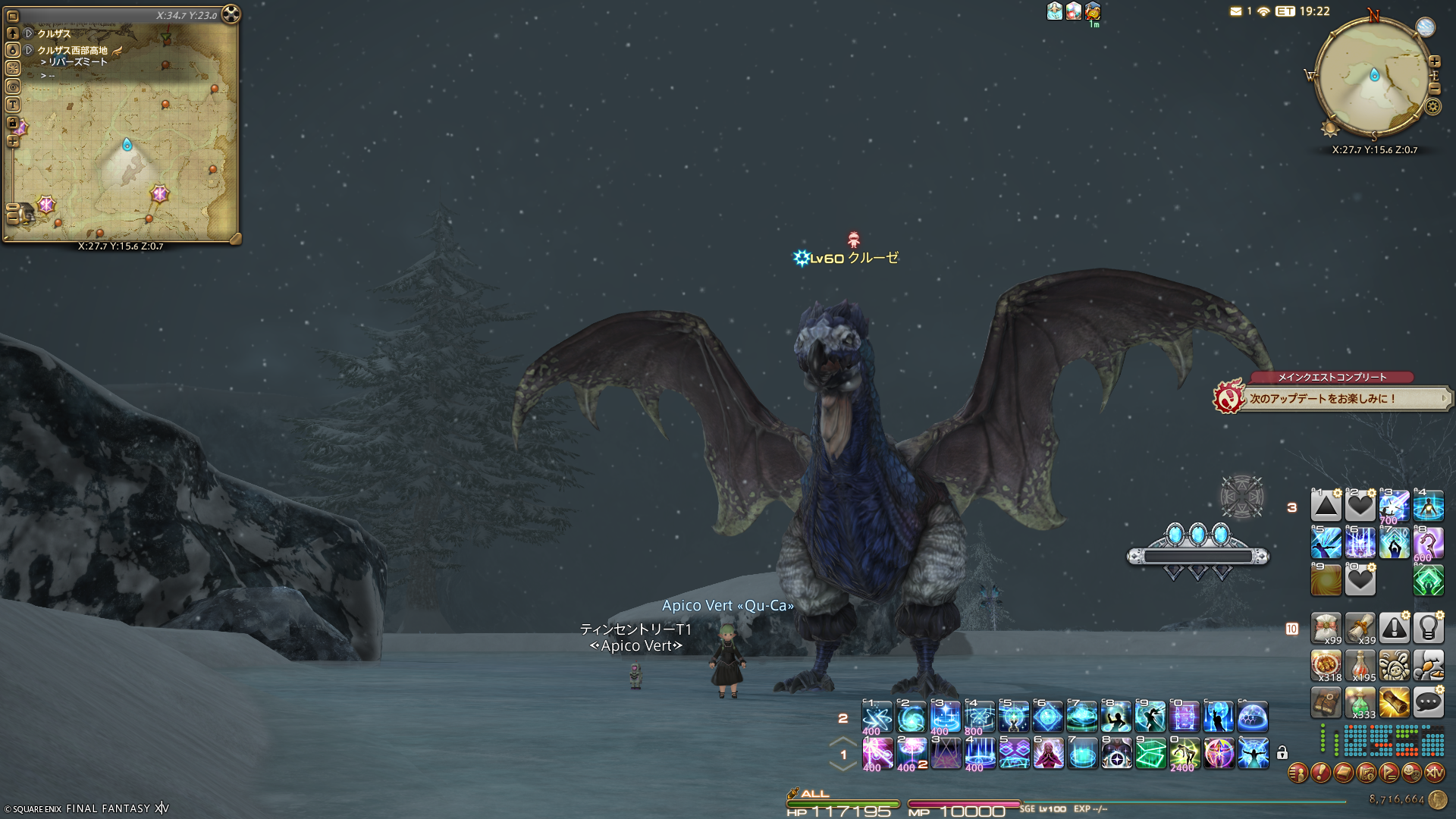
Task: Activate the hexagon dome barrier ability
Action: [1253, 717]
